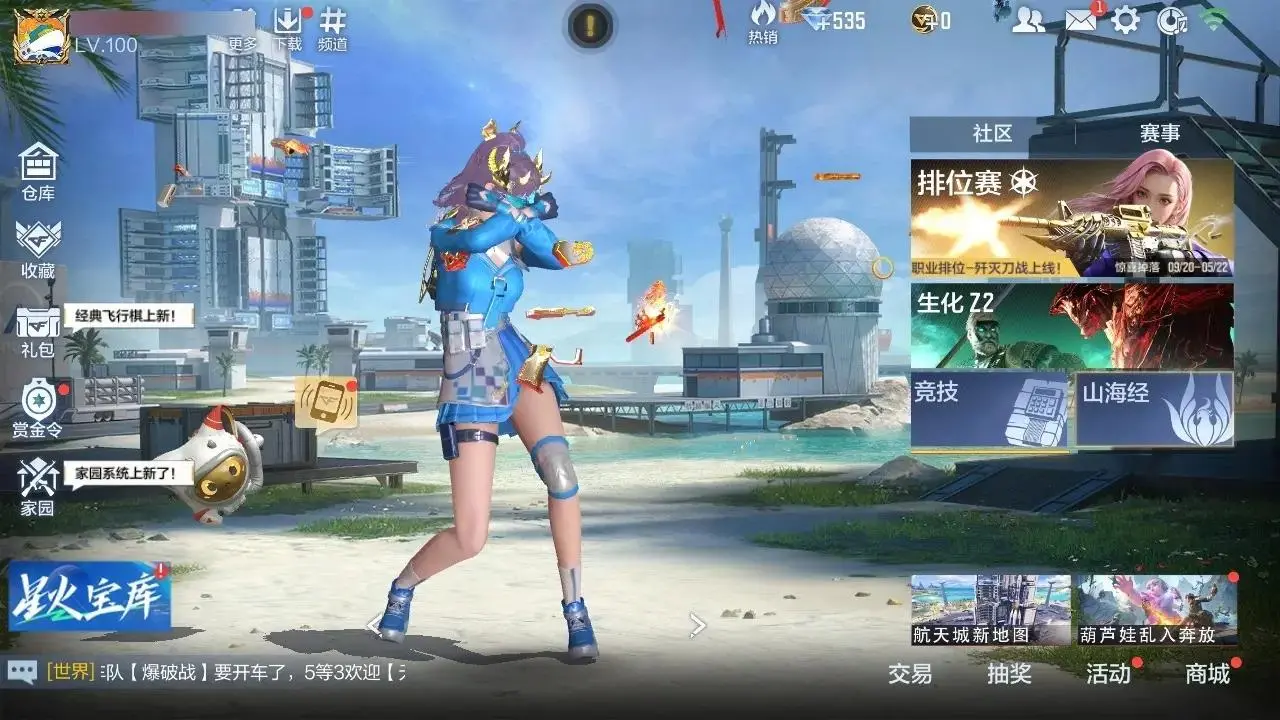Open the 商城 store
This screenshot has height=720, width=1280.
[x=1207, y=674]
